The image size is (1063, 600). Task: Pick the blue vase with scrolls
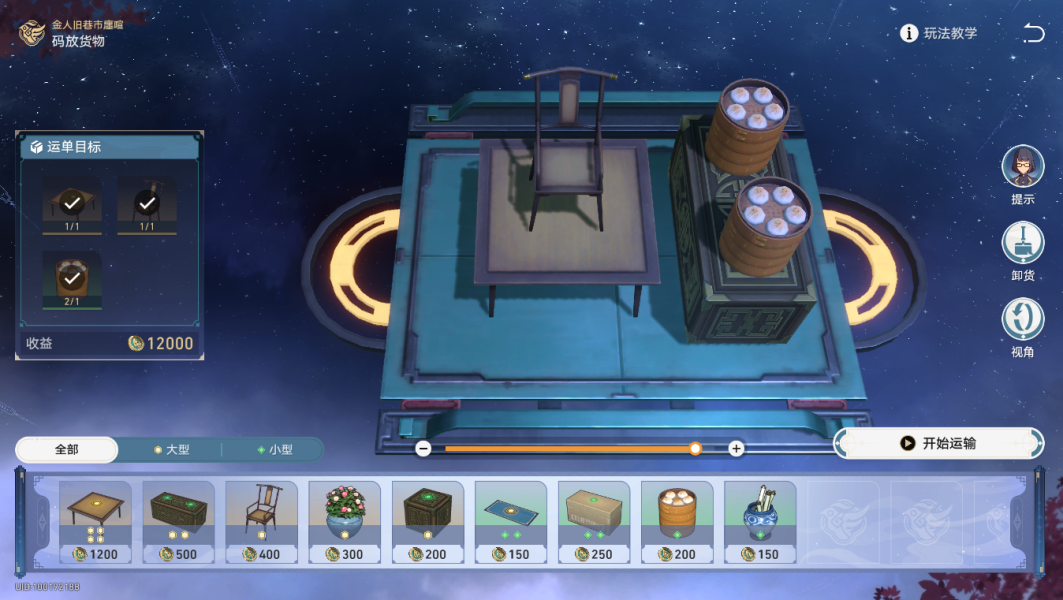pos(760,521)
